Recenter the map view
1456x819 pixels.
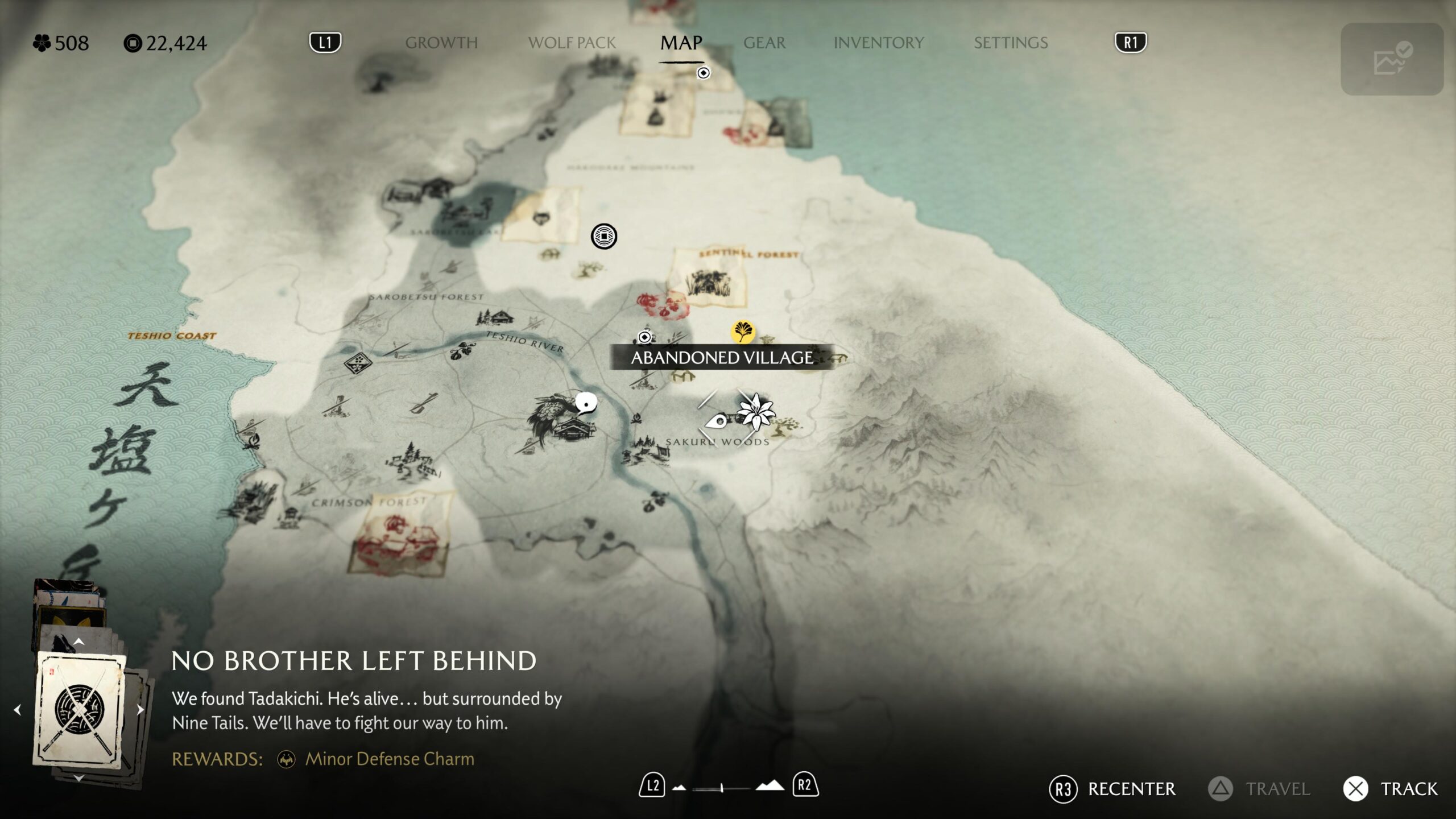tap(1112, 789)
